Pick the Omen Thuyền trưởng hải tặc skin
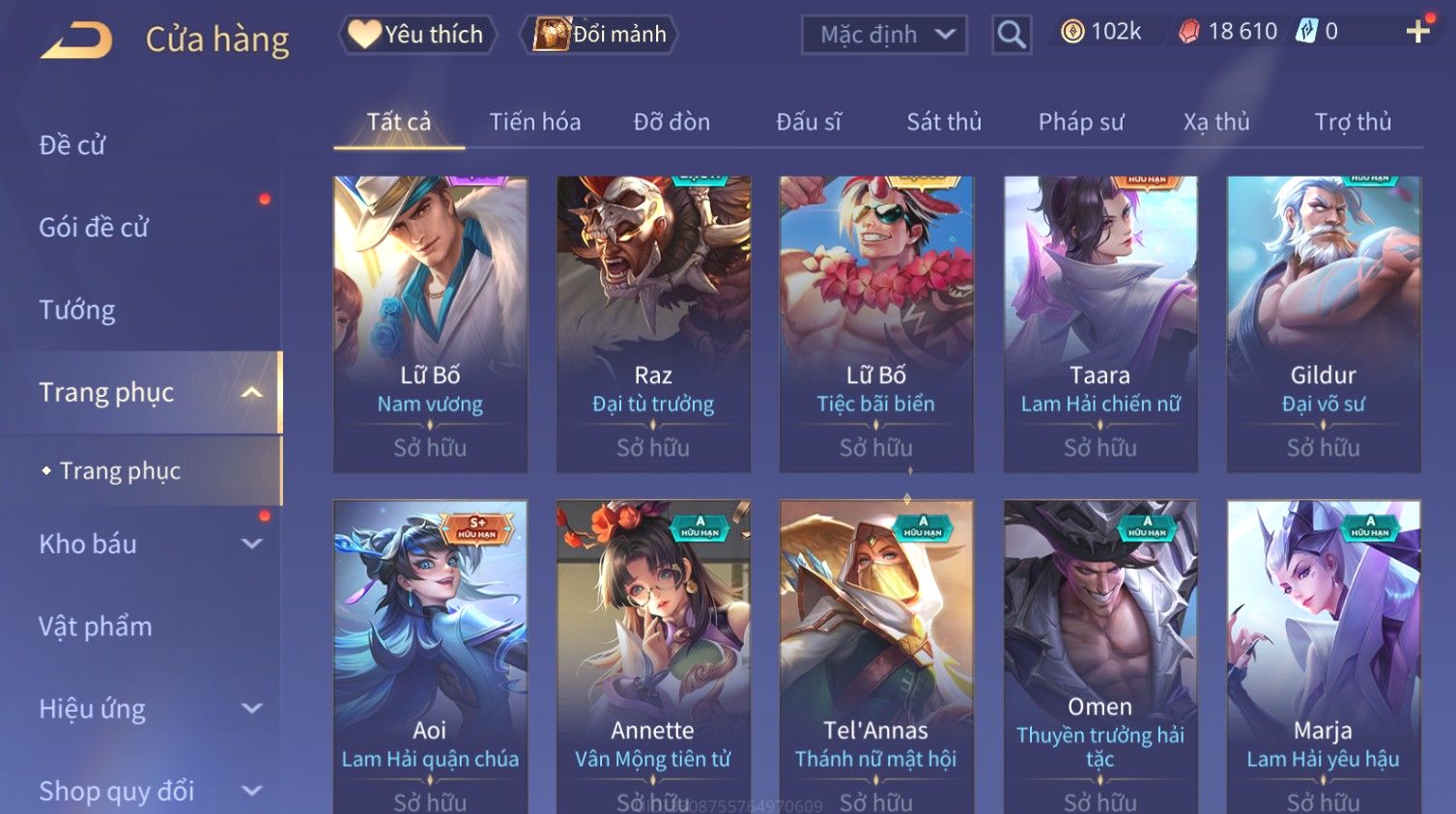This screenshot has height=814, width=1456. point(1100,657)
